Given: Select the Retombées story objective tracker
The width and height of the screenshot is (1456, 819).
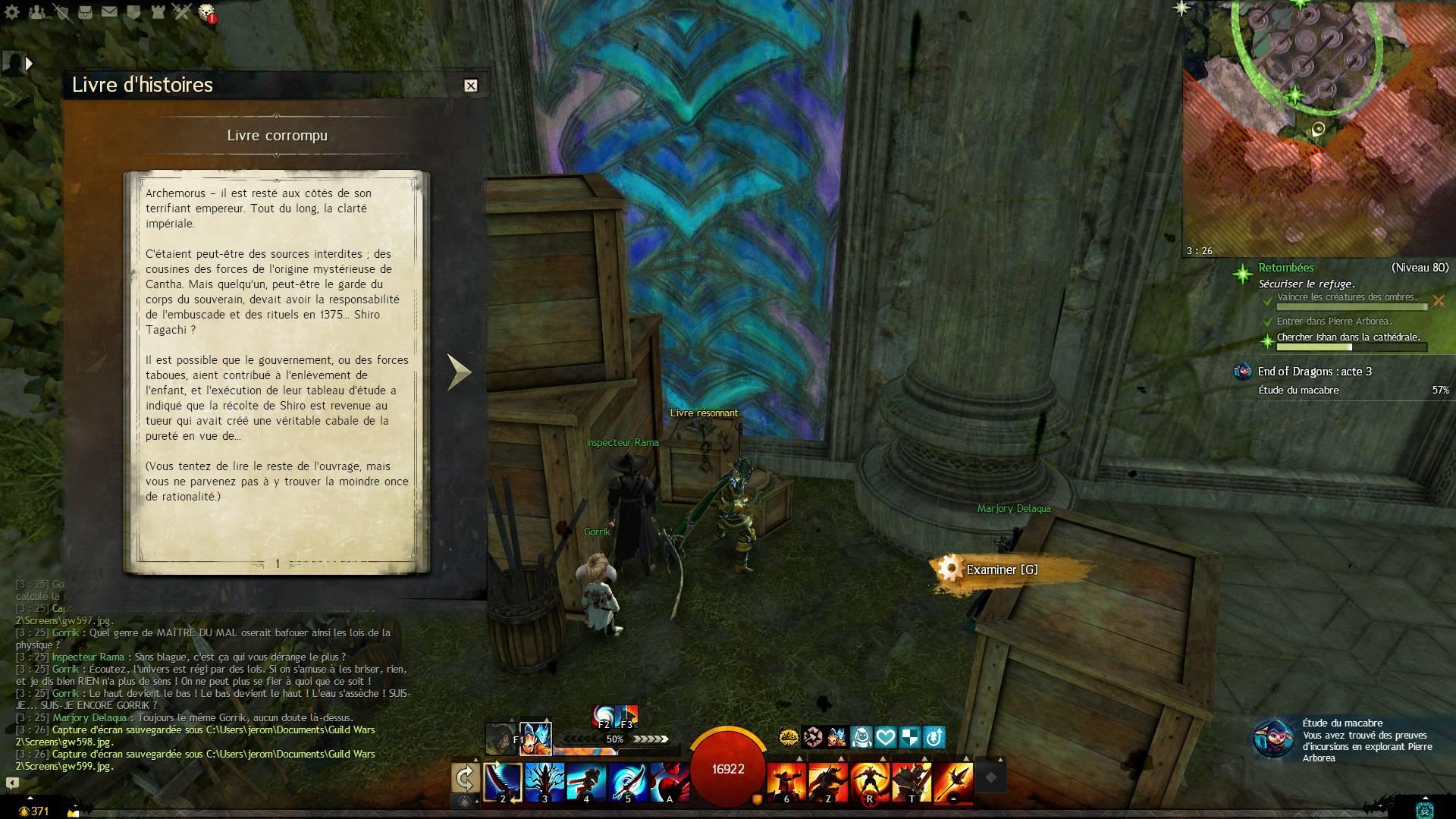Looking at the screenshot, I should pos(1286,268).
